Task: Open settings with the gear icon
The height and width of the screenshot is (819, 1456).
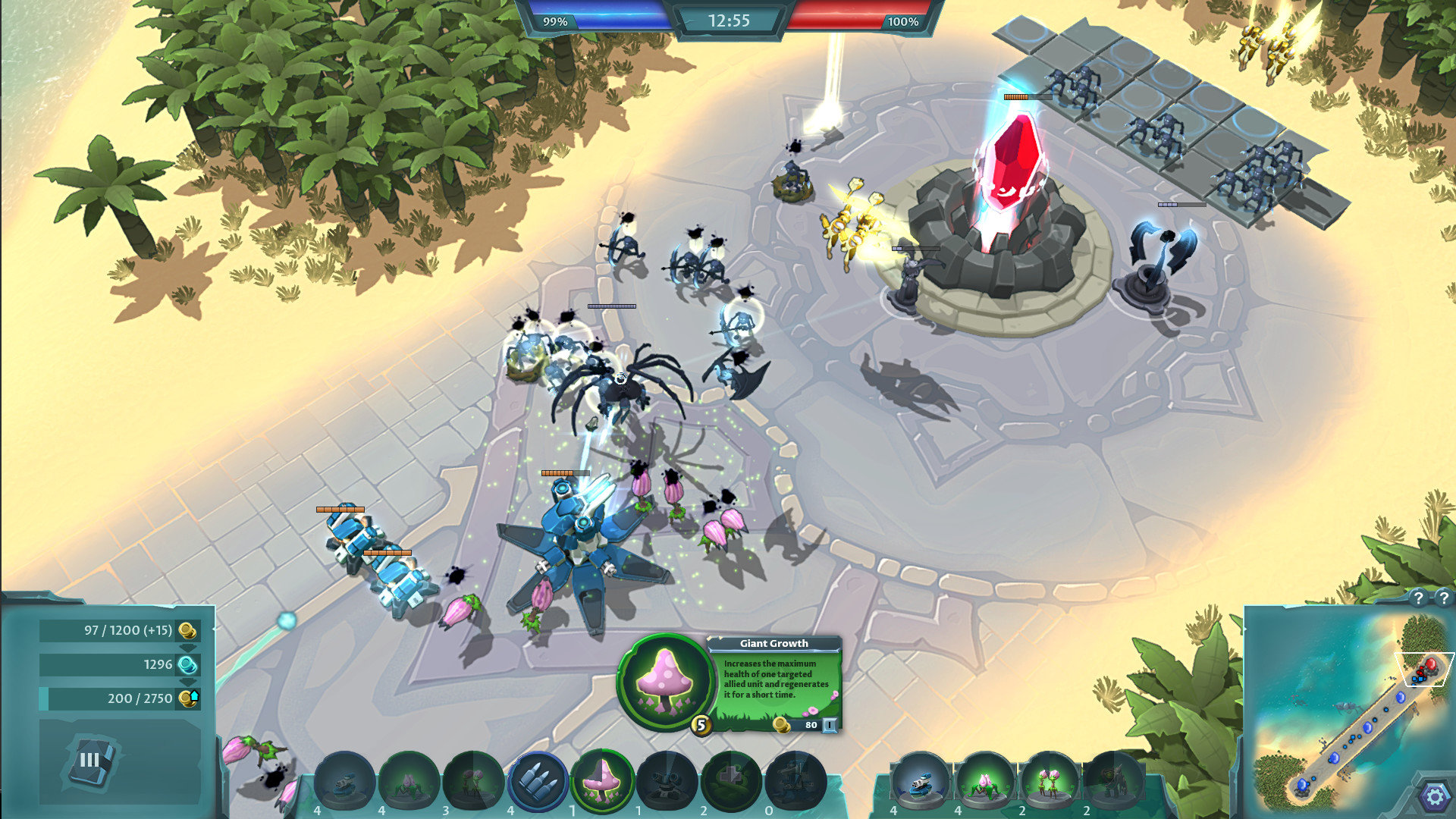Action: pyautogui.click(x=1434, y=797)
